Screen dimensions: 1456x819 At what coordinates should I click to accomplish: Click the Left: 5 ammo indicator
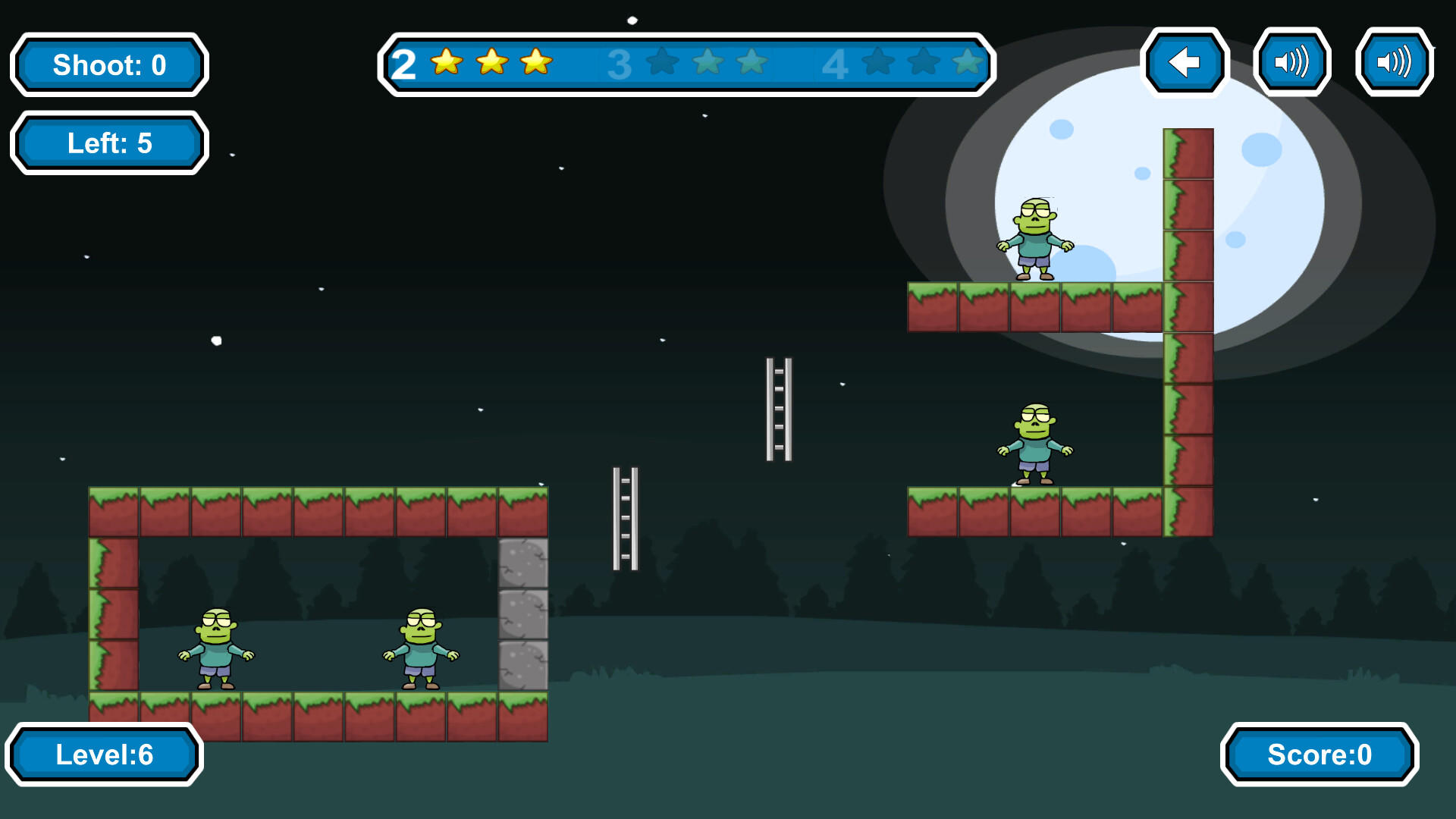click(108, 142)
